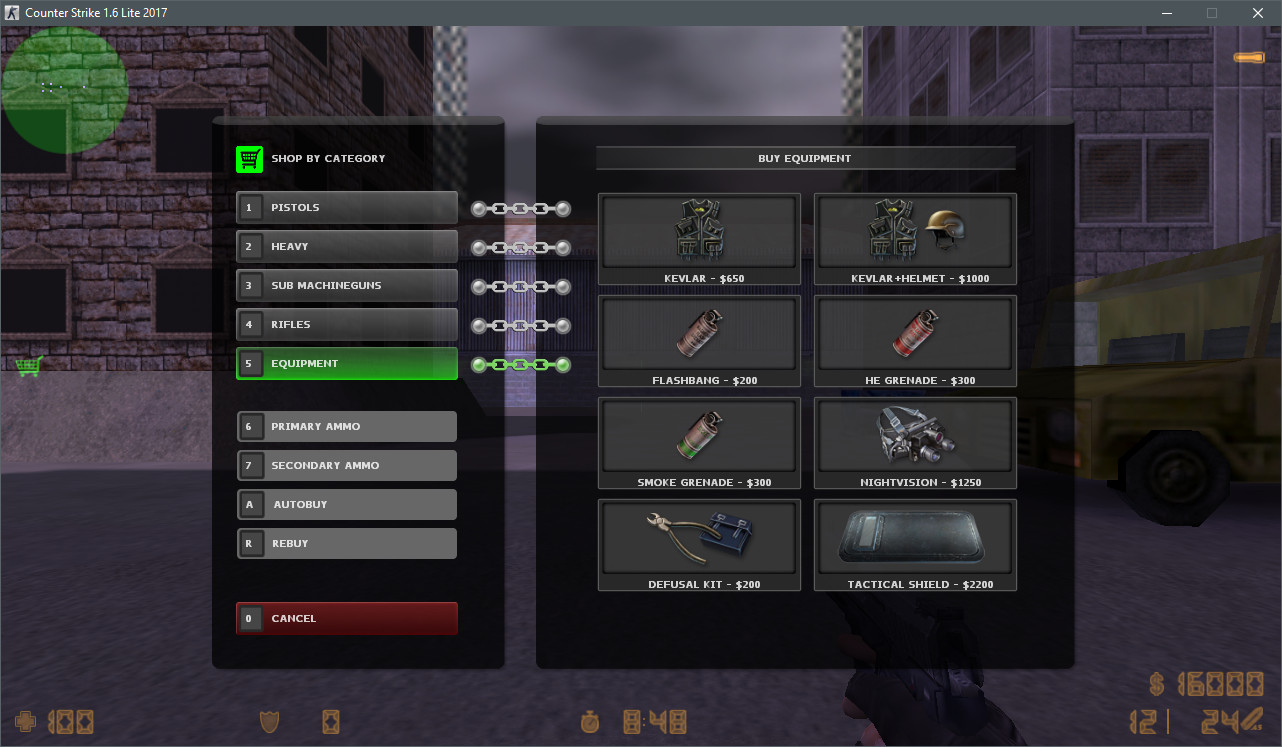
Task: Expand the Sub Machineguns category
Action: click(x=346, y=285)
